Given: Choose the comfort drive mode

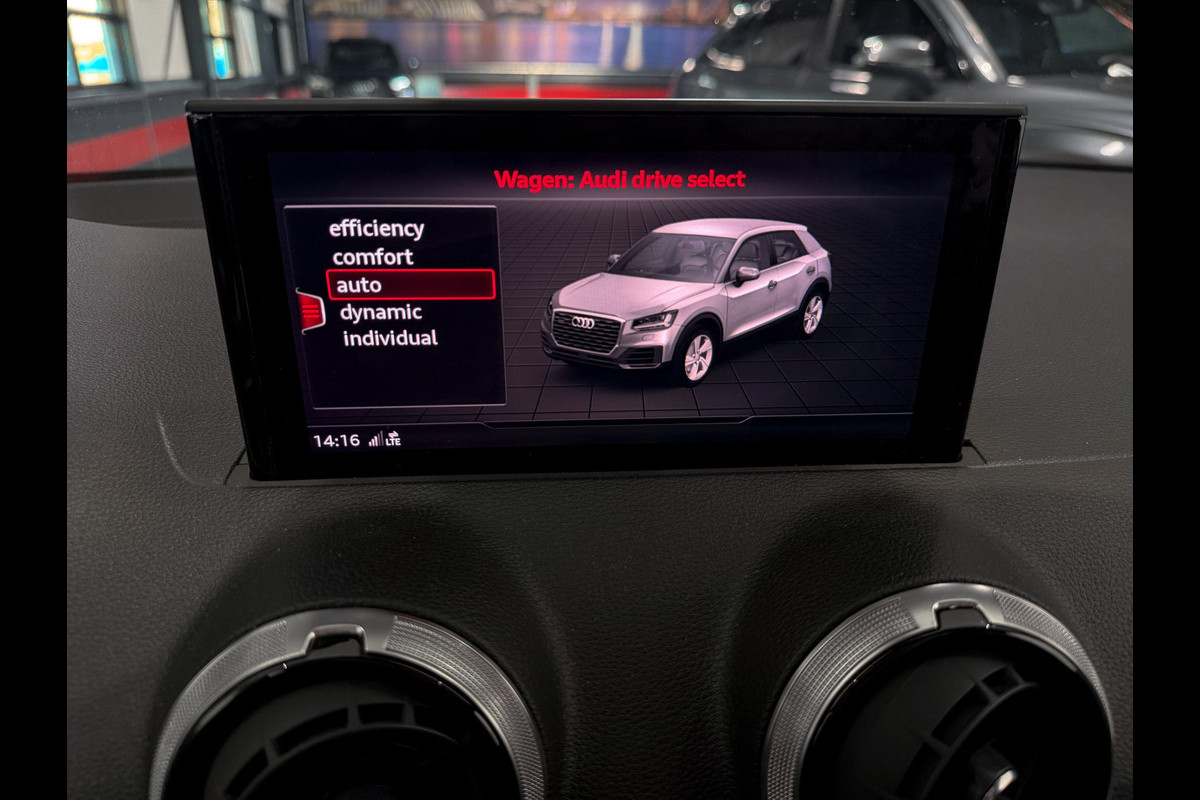Looking at the screenshot, I should (x=373, y=257).
